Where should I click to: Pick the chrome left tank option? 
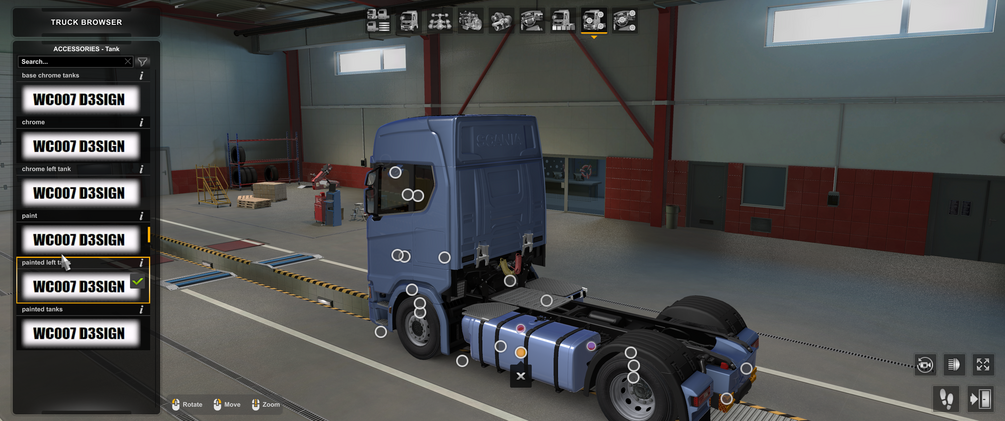[79, 193]
